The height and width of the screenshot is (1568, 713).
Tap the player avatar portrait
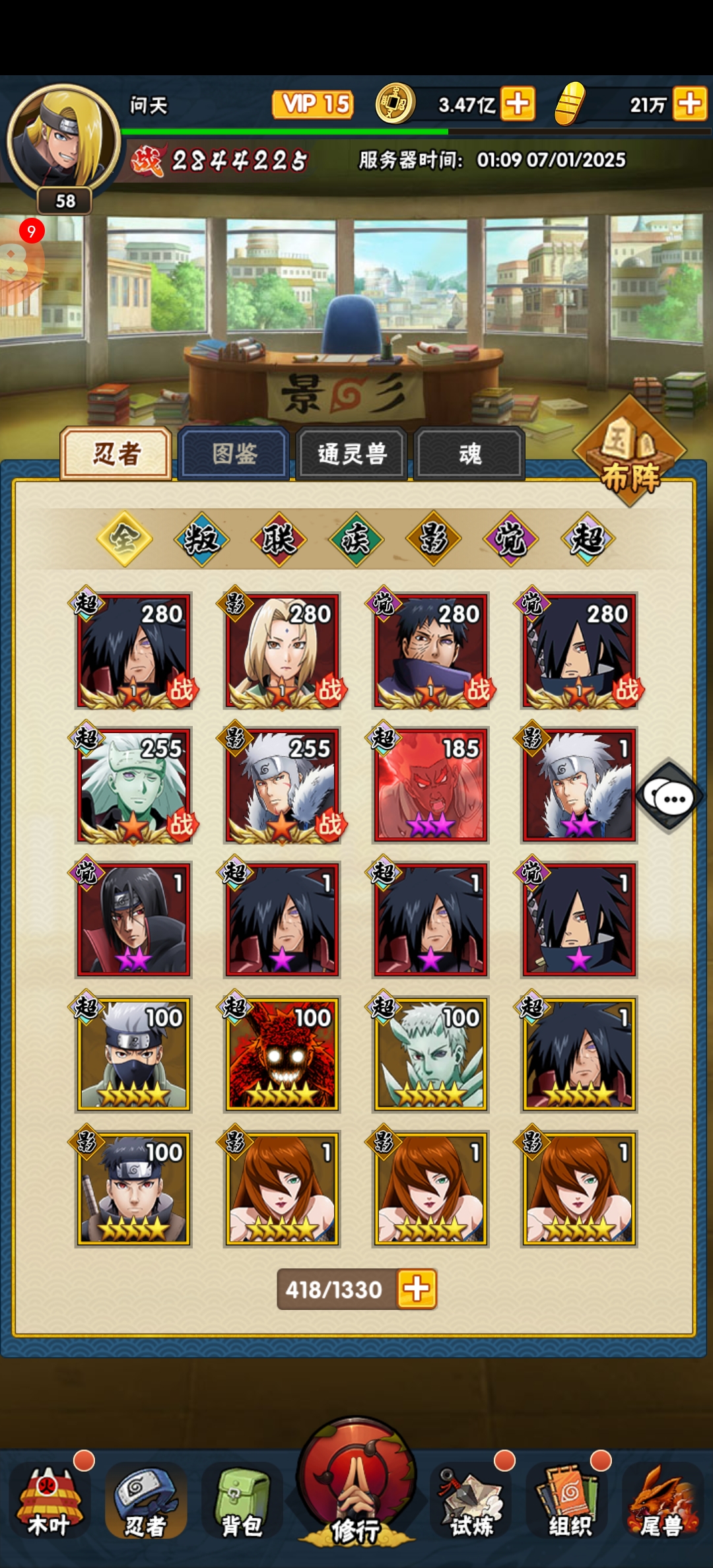point(63,139)
